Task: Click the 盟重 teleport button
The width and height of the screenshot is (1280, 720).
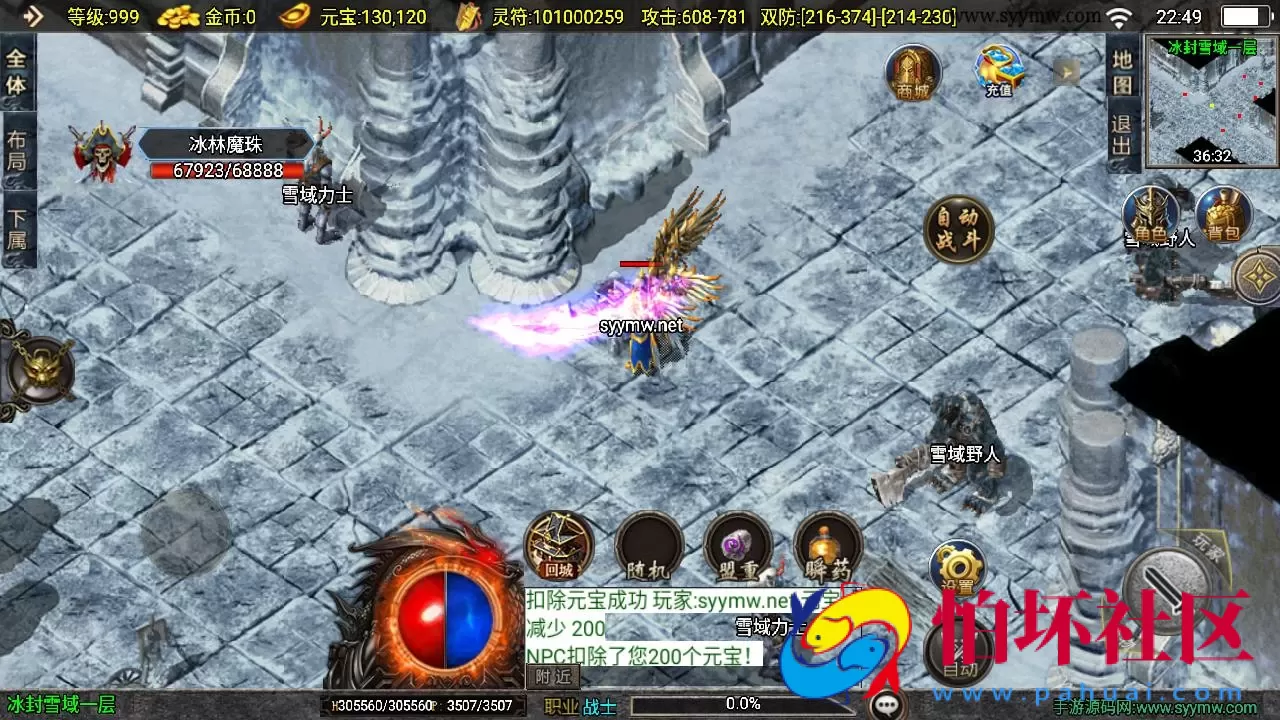Action: (x=739, y=545)
